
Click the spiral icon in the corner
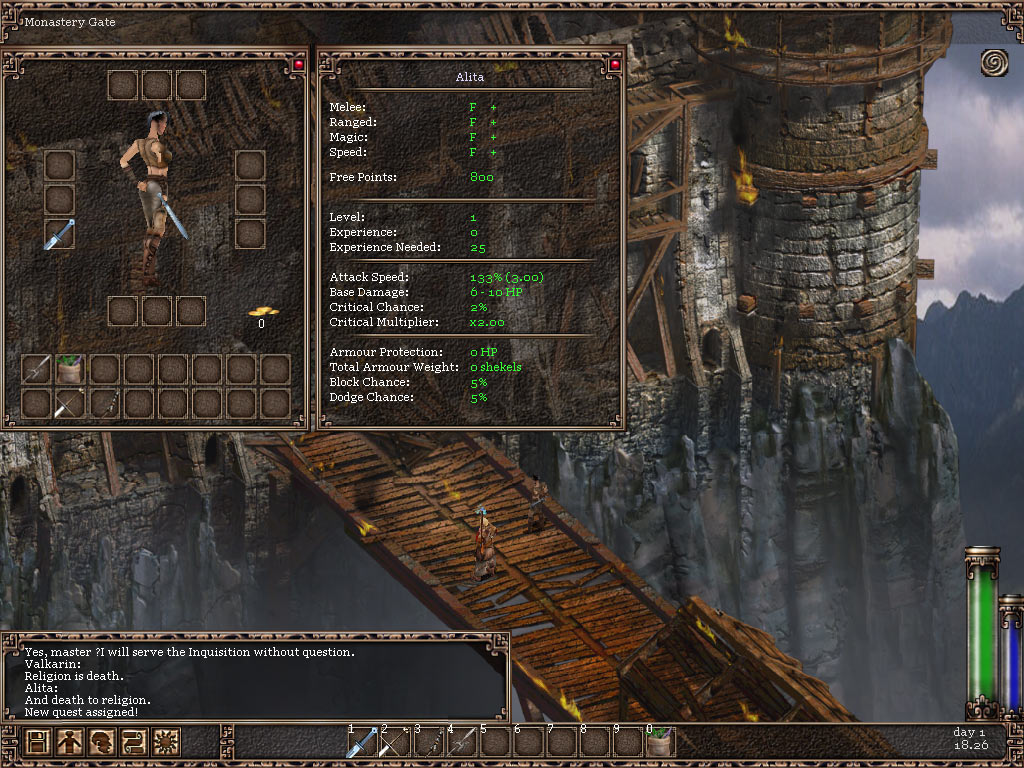tap(994, 62)
